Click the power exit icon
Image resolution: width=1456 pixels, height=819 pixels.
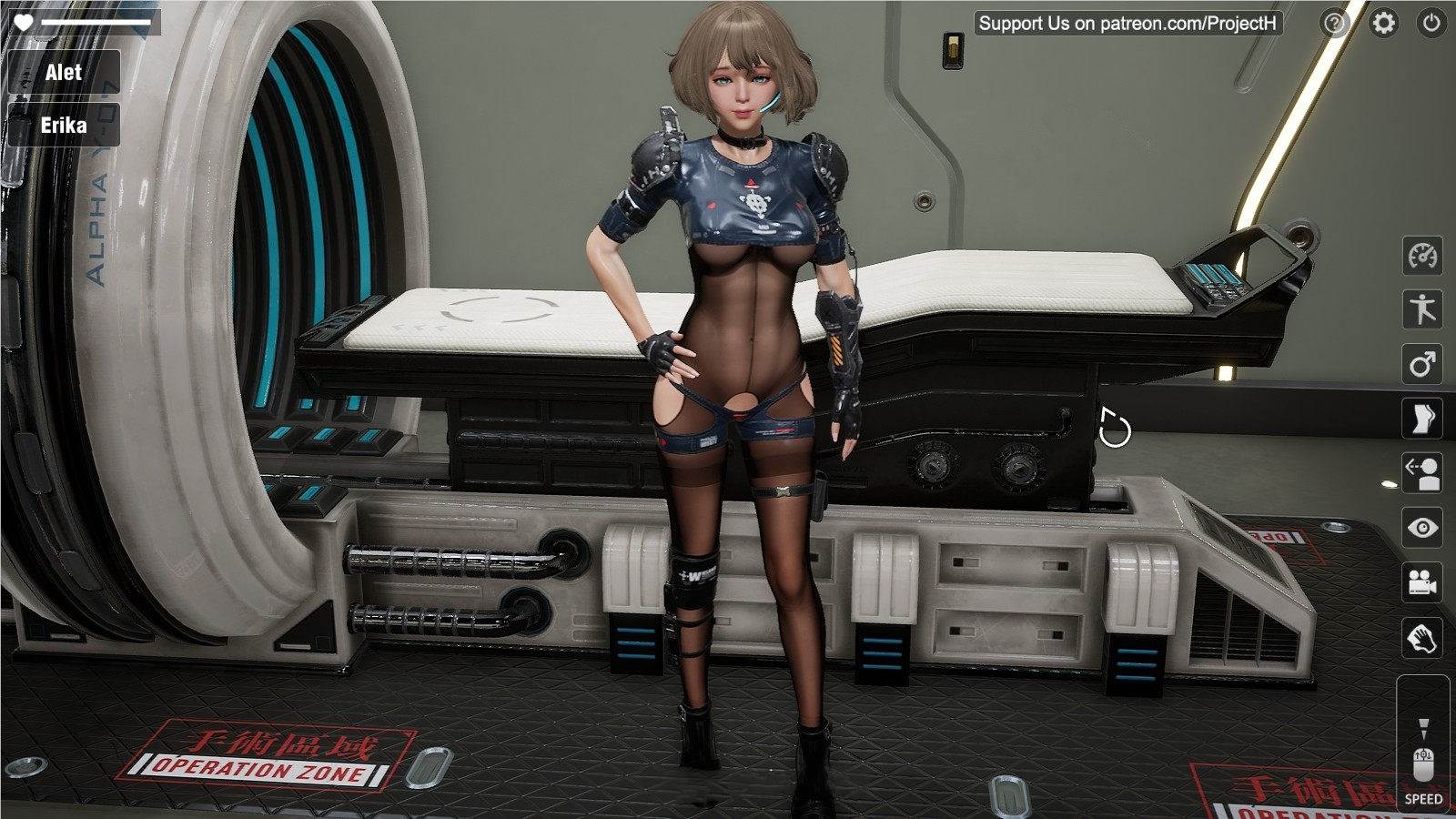click(x=1433, y=23)
